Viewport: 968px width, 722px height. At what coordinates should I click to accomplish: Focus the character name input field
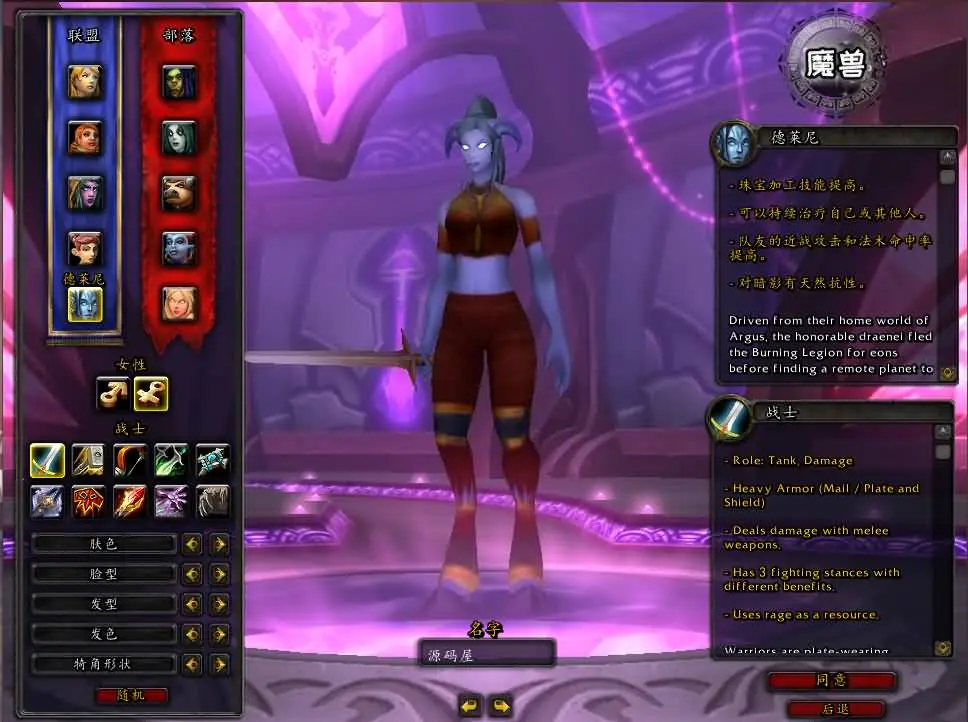point(486,654)
